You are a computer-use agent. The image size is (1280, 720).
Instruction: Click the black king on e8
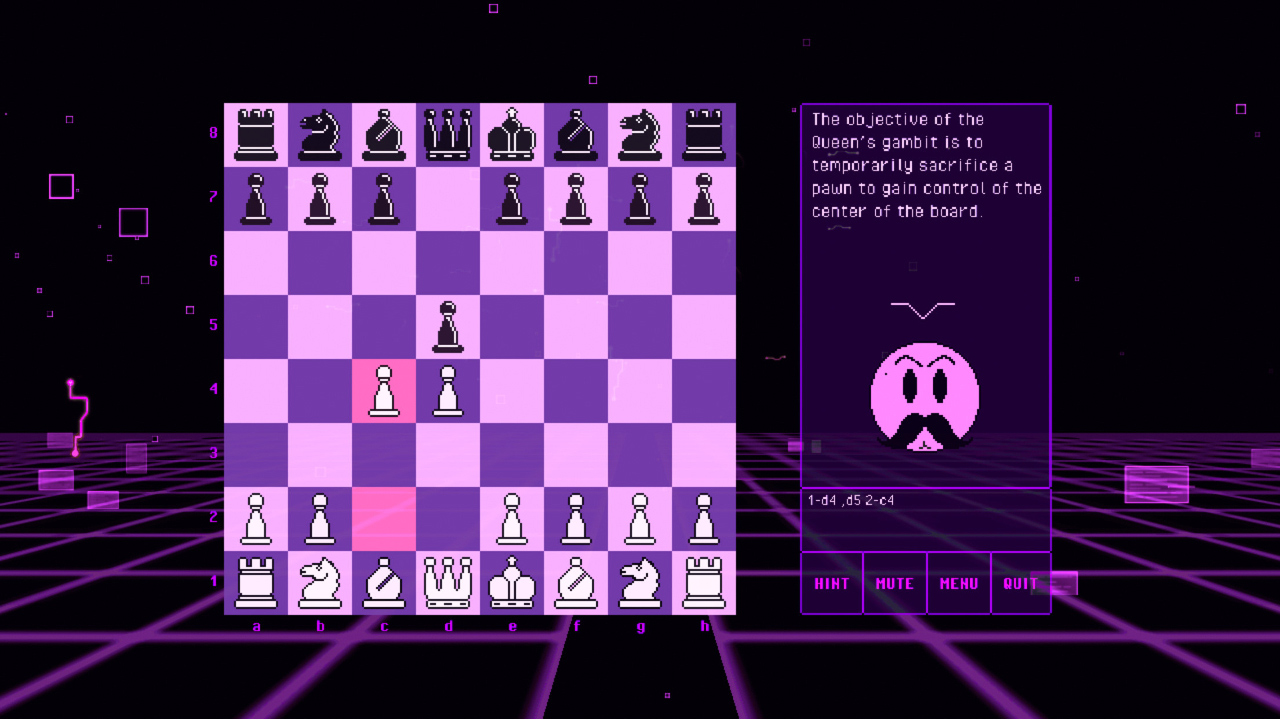pos(512,134)
